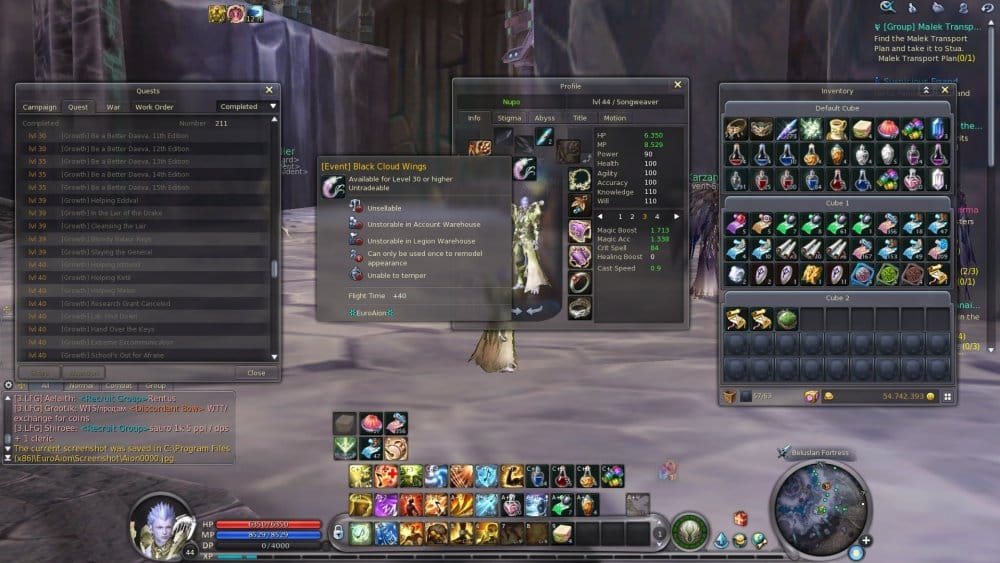Open the Group chat tab
This screenshot has width=1000, height=563.
[x=155, y=385]
